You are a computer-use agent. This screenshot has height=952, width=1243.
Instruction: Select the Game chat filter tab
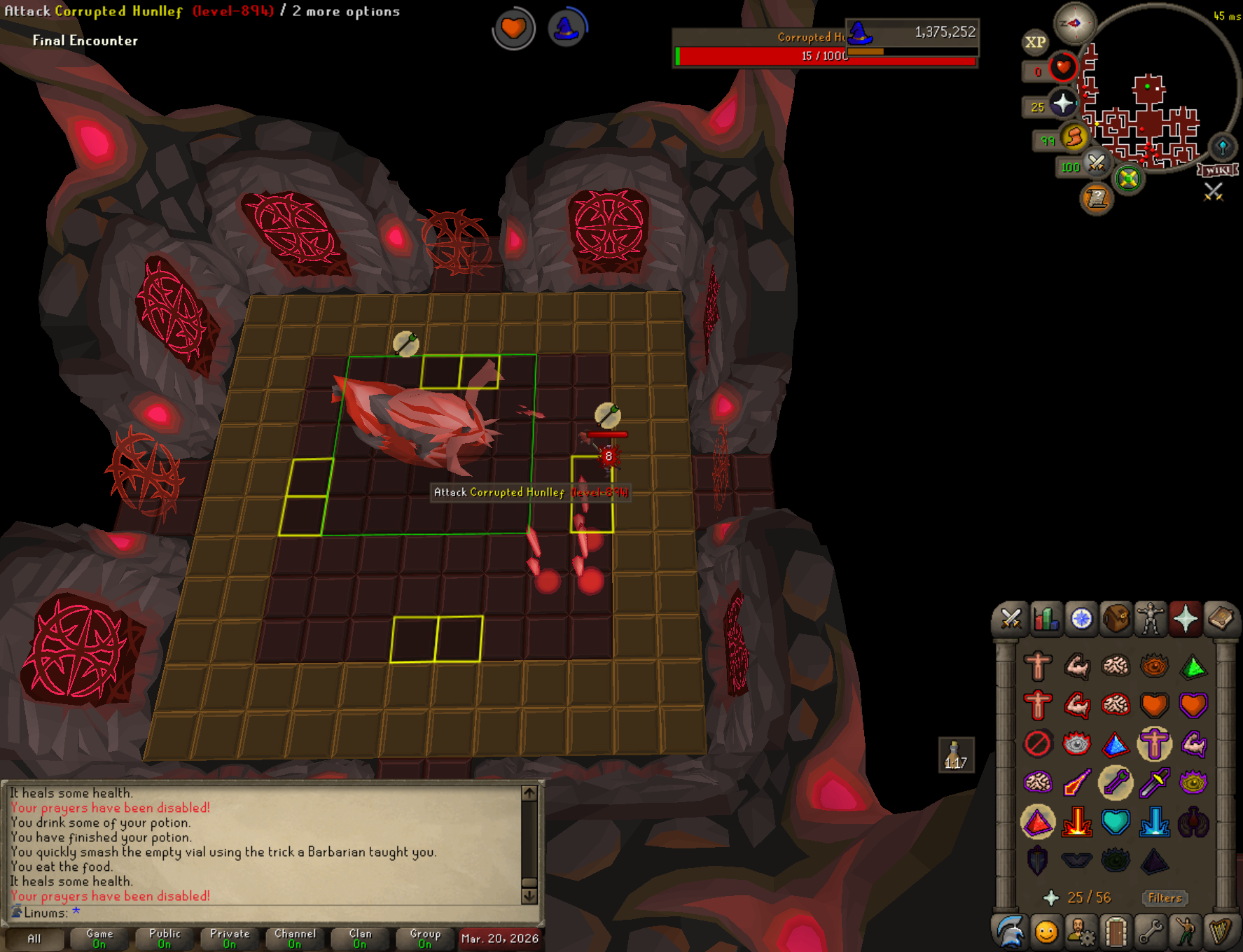point(99,938)
